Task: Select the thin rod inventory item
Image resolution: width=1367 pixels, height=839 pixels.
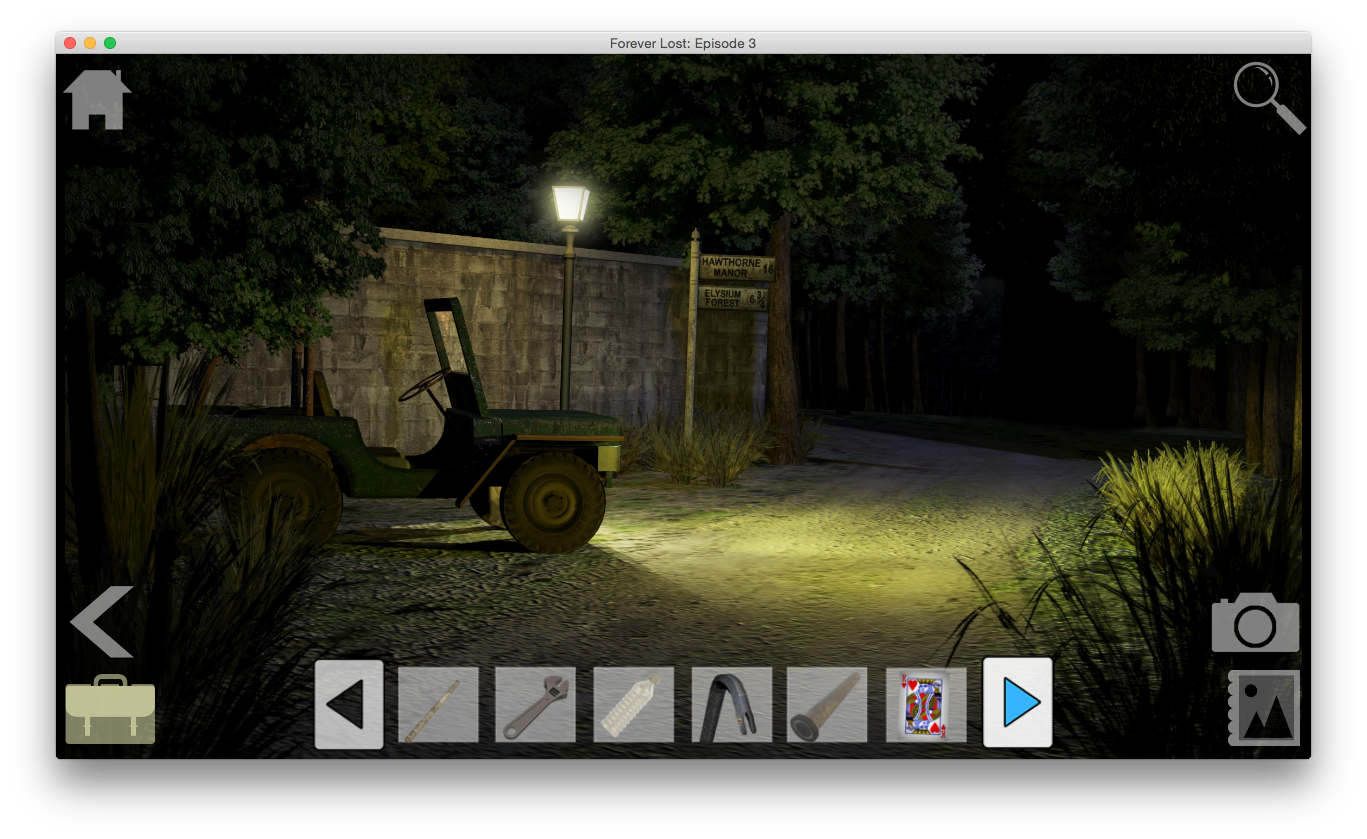Action: (x=438, y=705)
